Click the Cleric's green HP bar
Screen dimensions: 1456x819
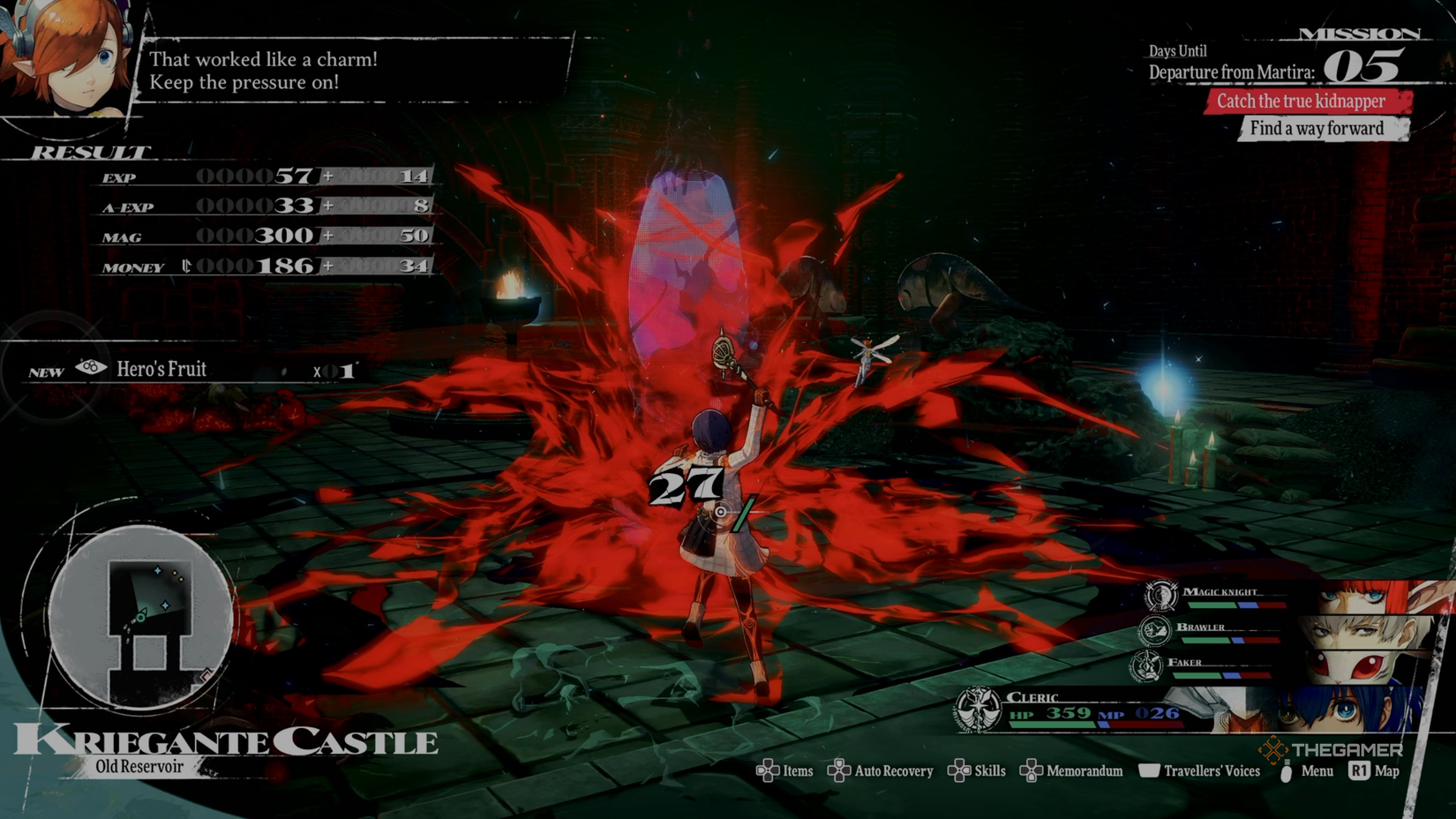(x=1053, y=724)
